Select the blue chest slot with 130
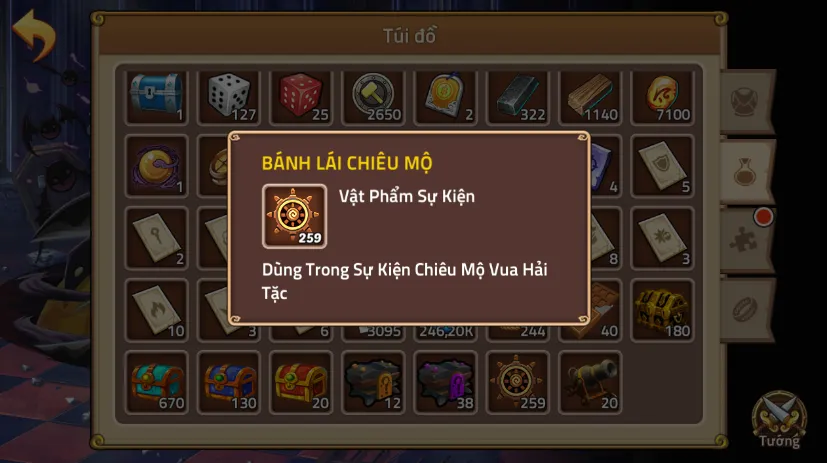This screenshot has height=463, width=827. 229,382
